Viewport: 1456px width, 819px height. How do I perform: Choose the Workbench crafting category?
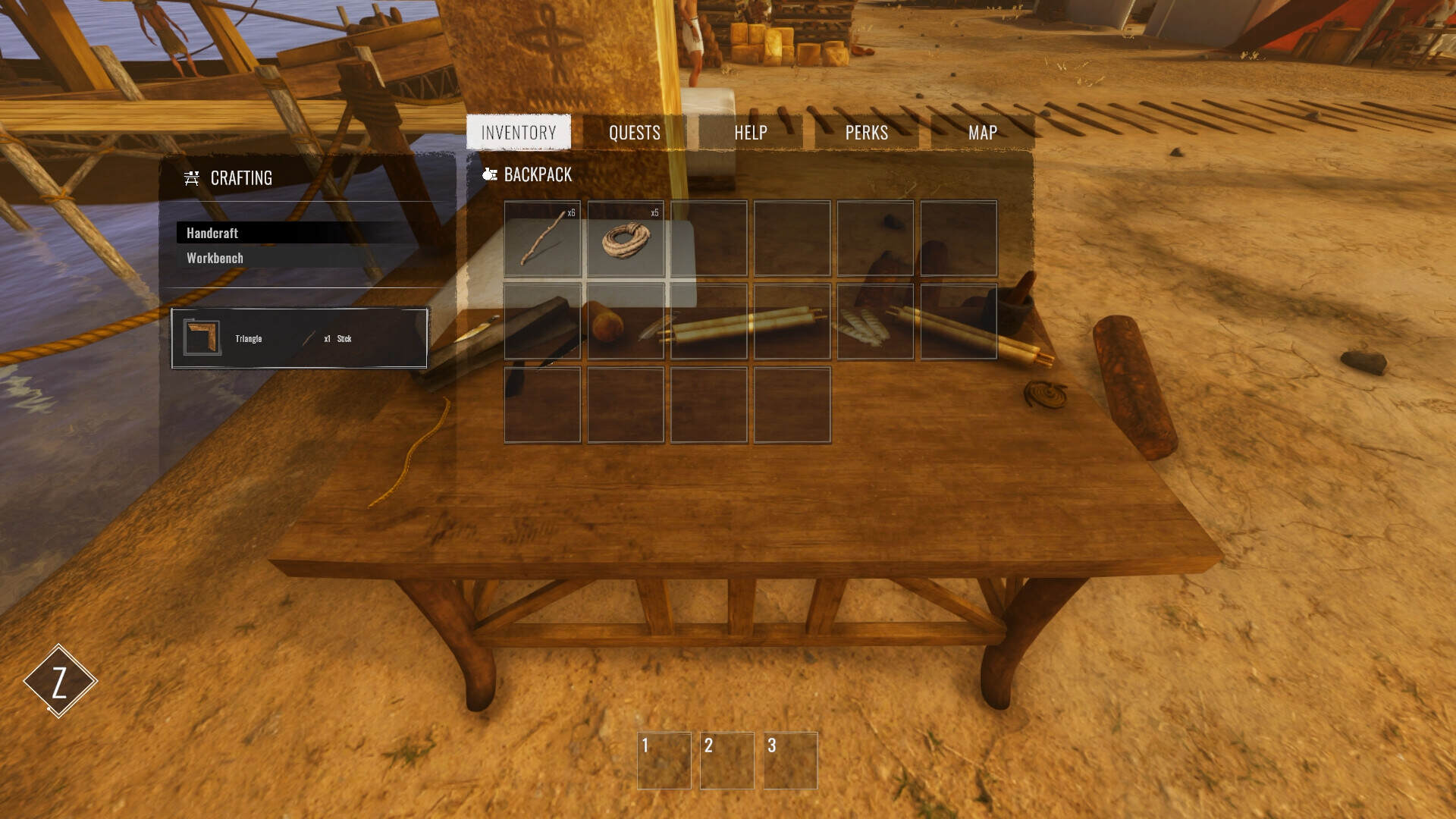pos(215,258)
